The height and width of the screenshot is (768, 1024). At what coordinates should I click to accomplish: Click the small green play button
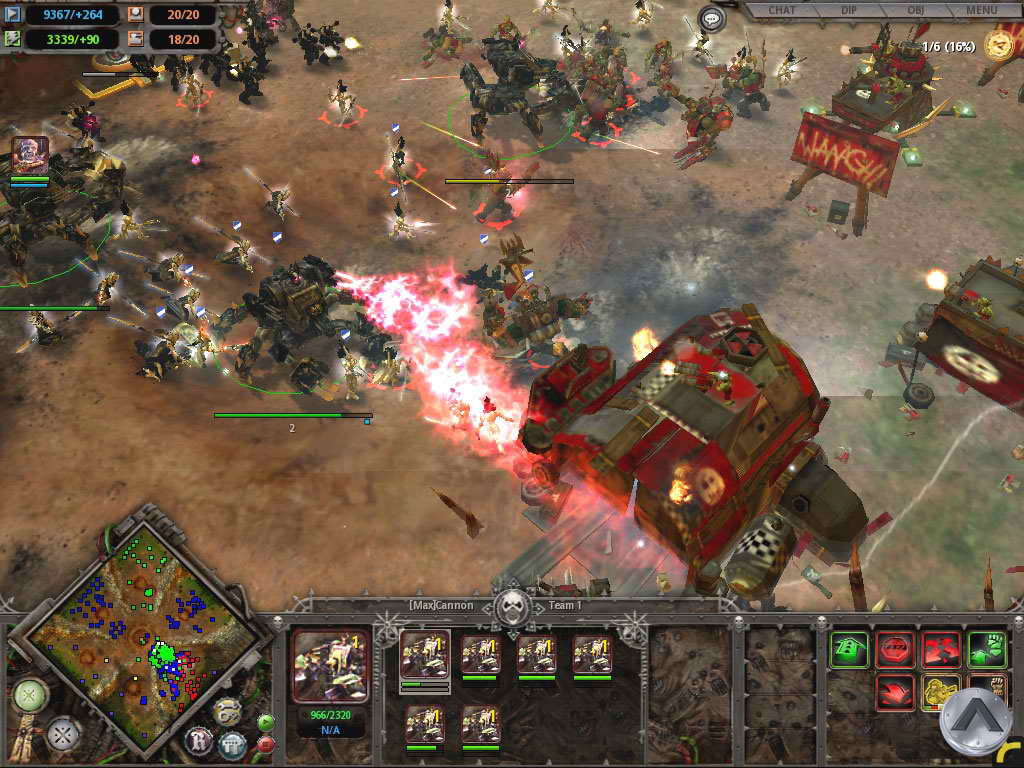coord(266,723)
